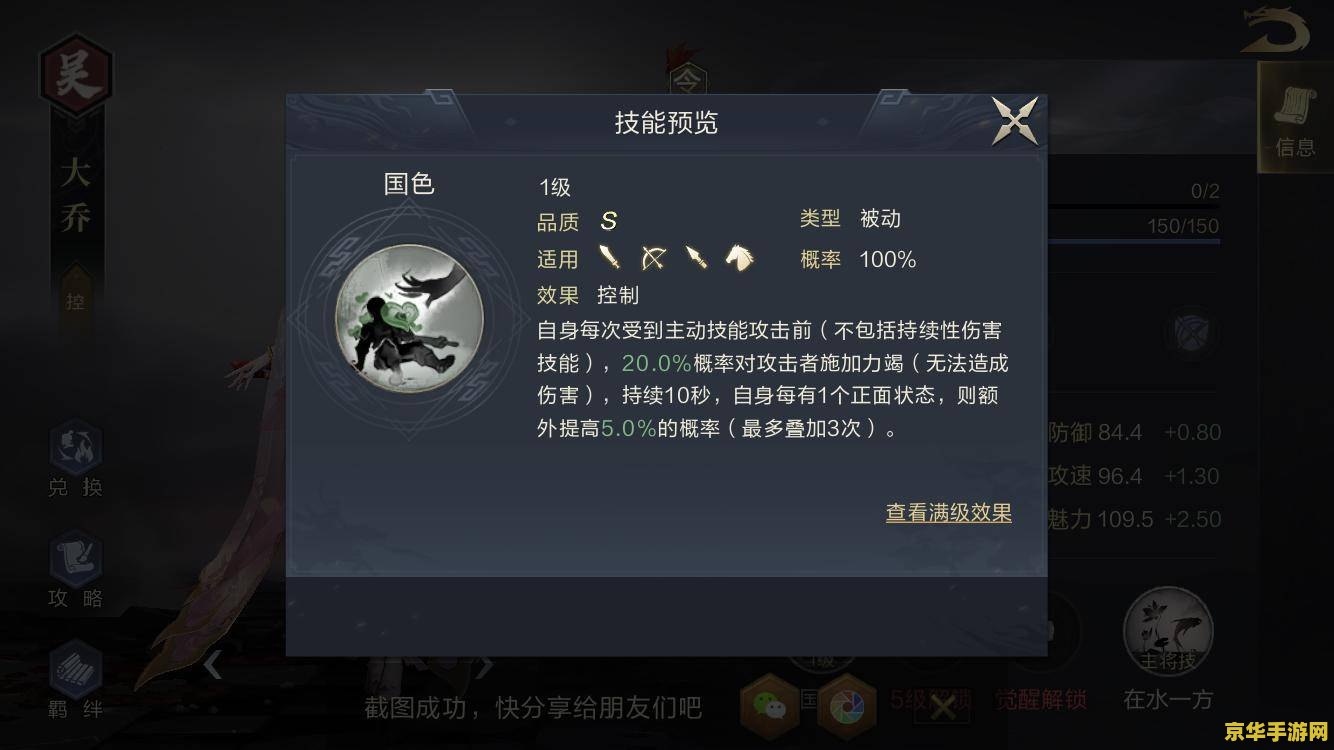Open the 羁绊 bonds icon

pos(75,668)
